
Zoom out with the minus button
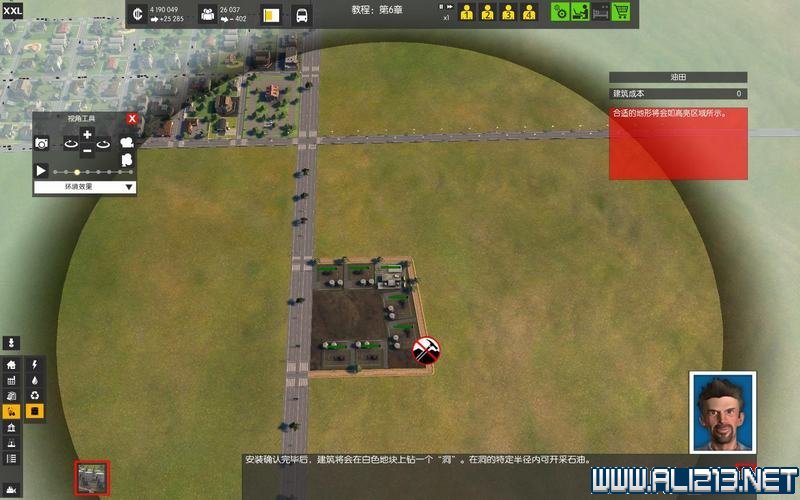click(x=87, y=150)
